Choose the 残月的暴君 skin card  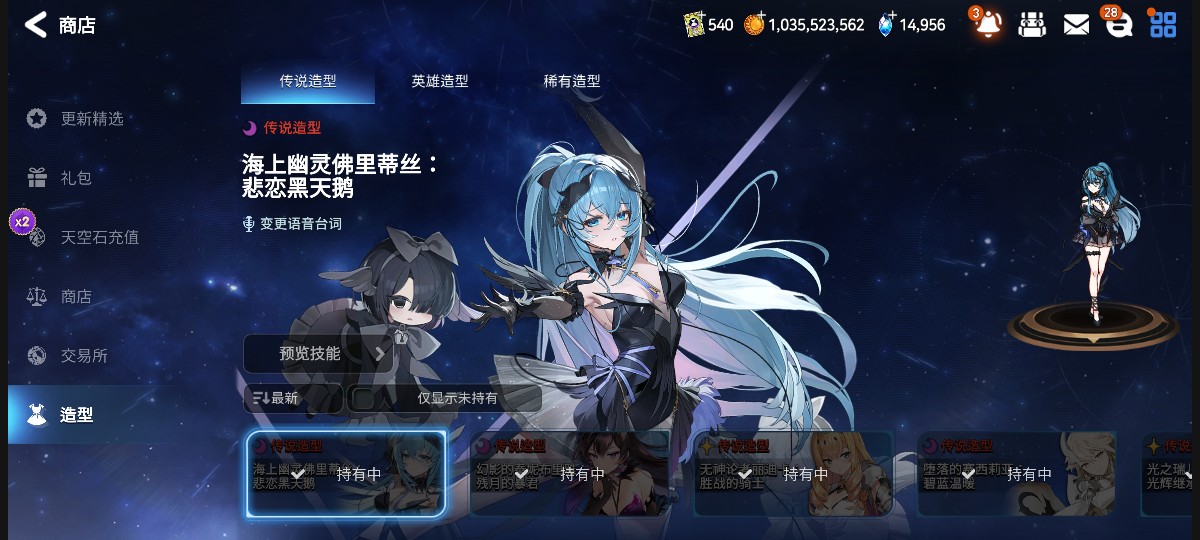570,474
